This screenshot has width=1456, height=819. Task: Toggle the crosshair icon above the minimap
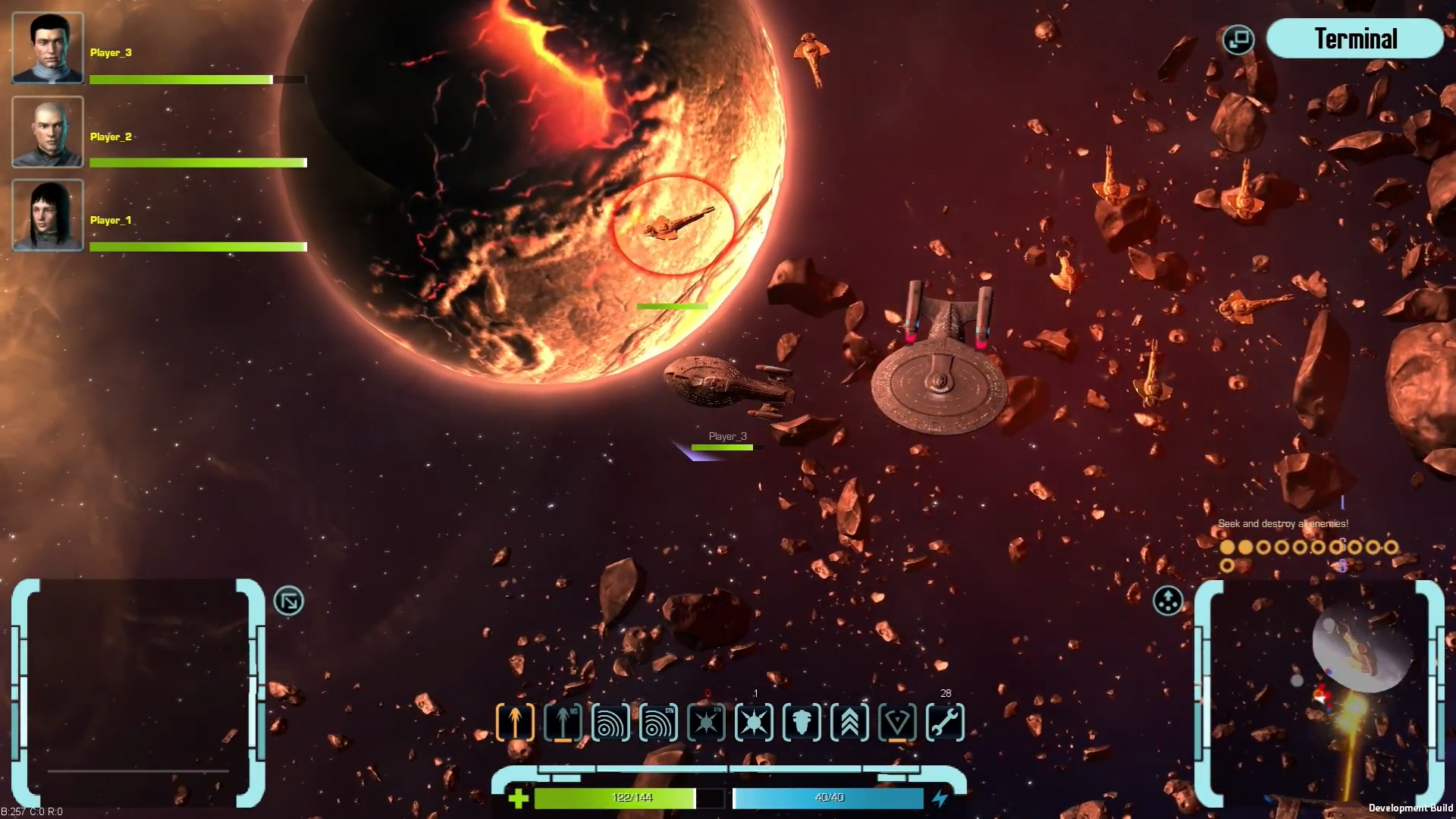coord(1169,601)
